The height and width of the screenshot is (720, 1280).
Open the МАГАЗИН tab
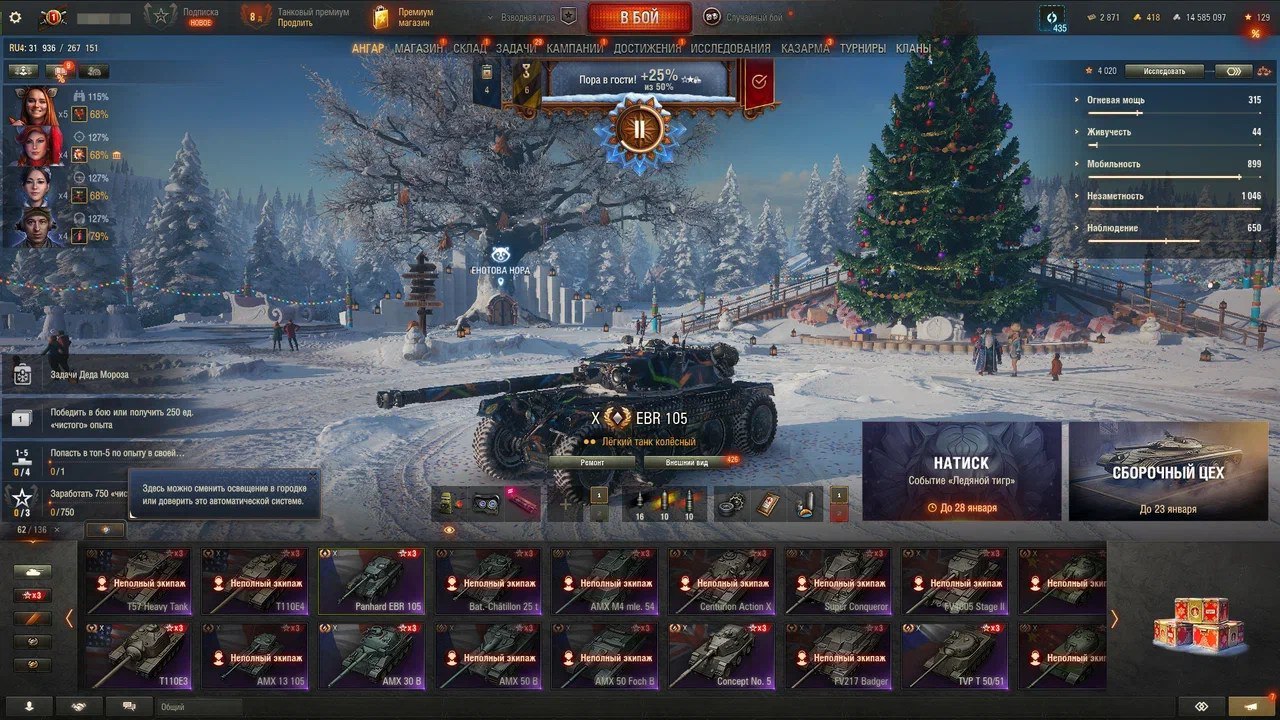[x=419, y=48]
